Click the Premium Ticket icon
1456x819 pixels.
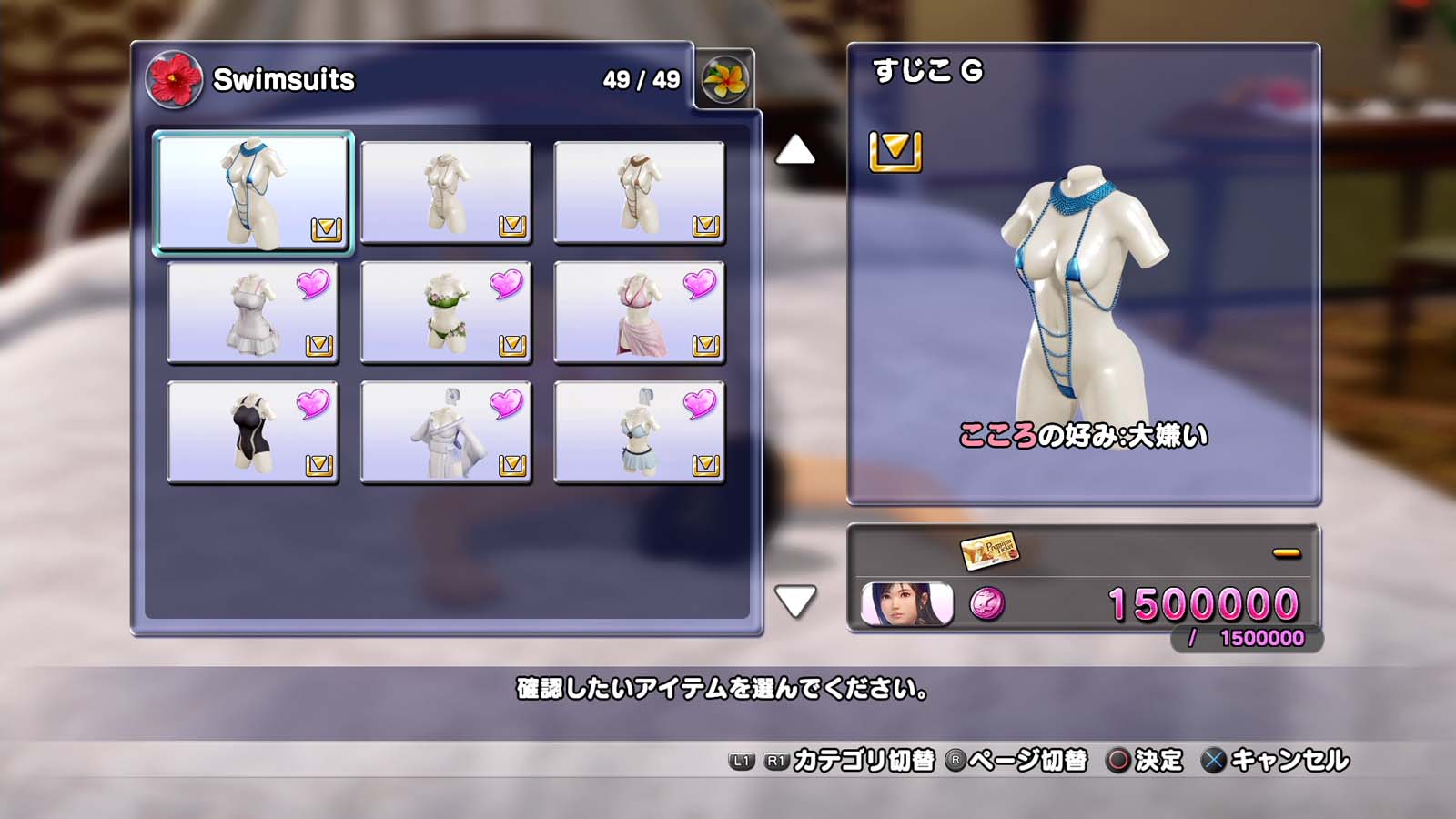[989, 551]
